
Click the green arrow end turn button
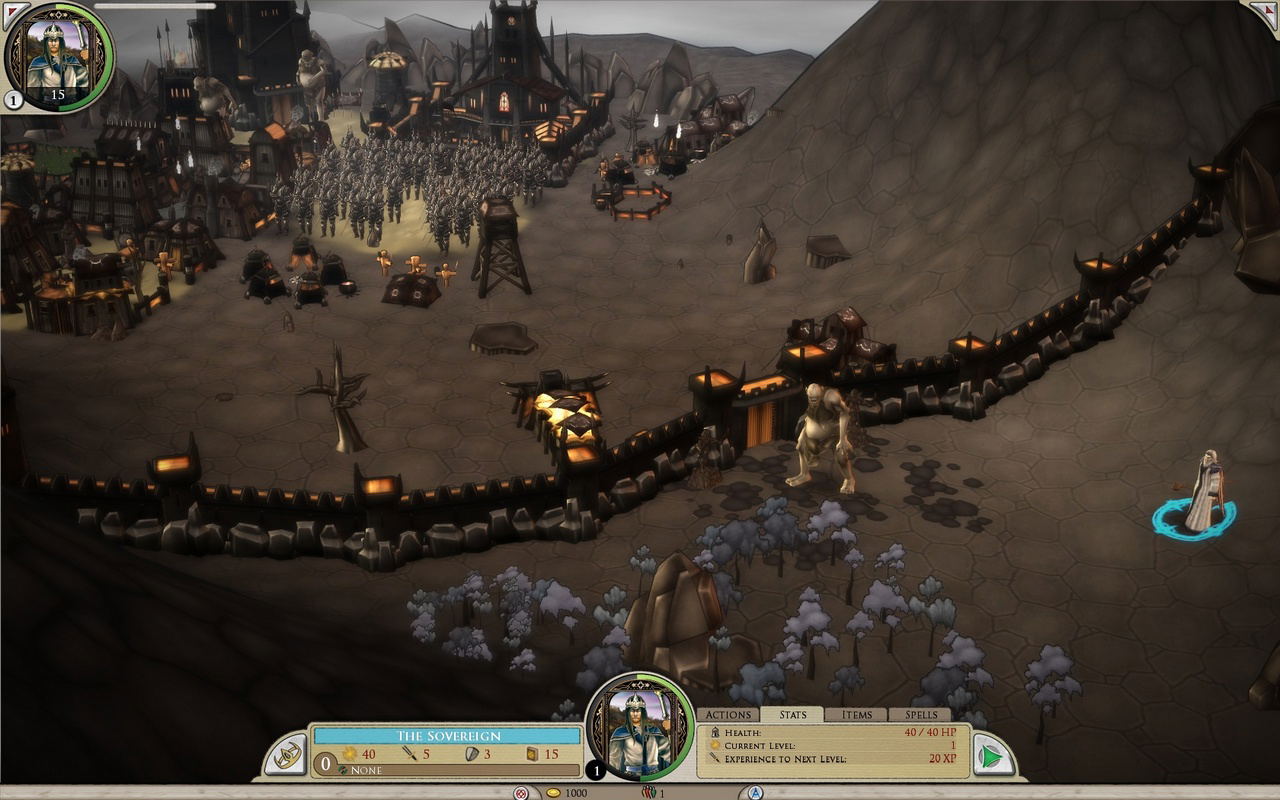[991, 755]
